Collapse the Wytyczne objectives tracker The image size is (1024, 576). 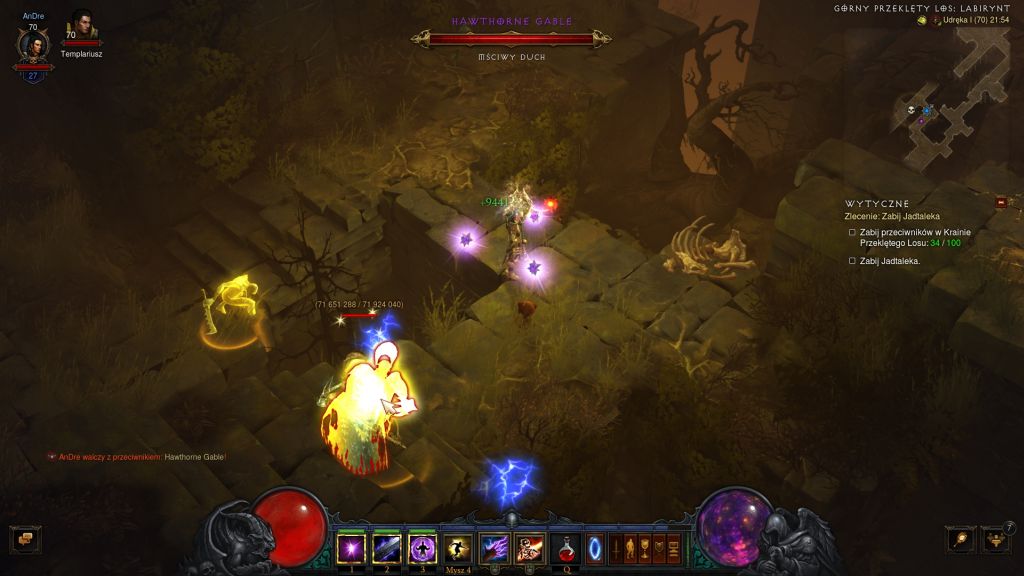click(x=1001, y=203)
